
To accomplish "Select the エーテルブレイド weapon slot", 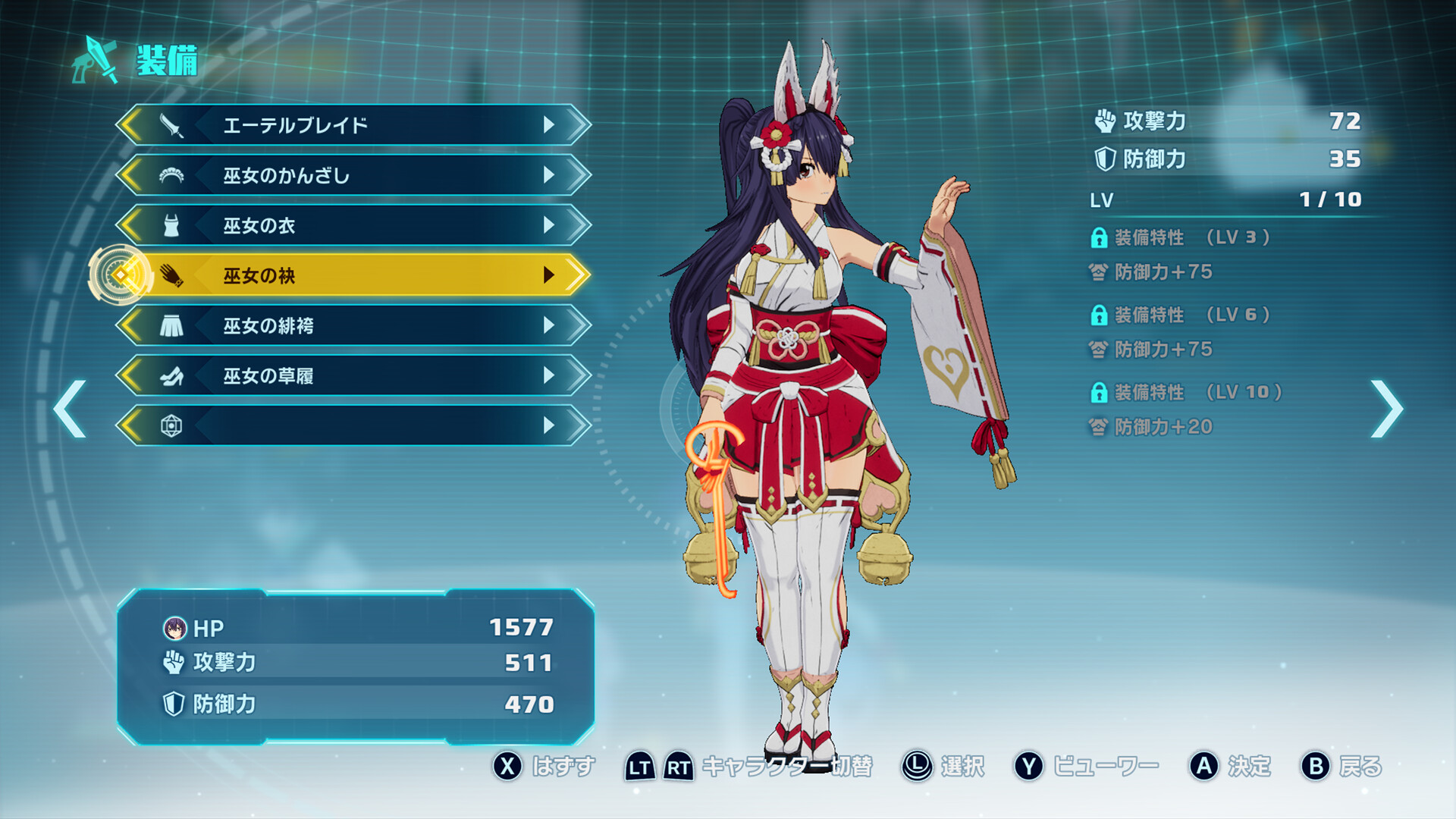I will (353, 125).
